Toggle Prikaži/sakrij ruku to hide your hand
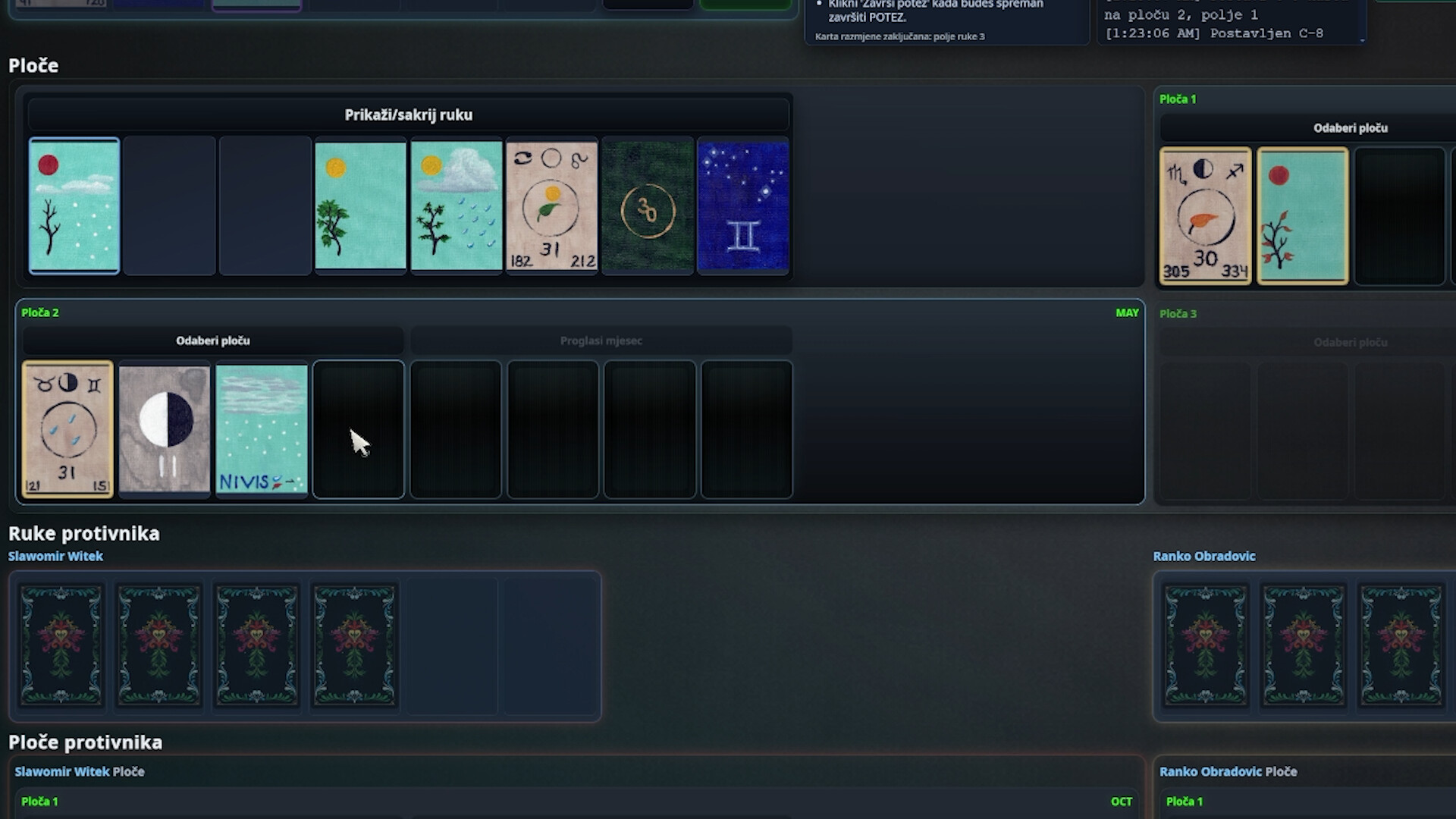Screen dimensions: 1456x819 pos(408,115)
